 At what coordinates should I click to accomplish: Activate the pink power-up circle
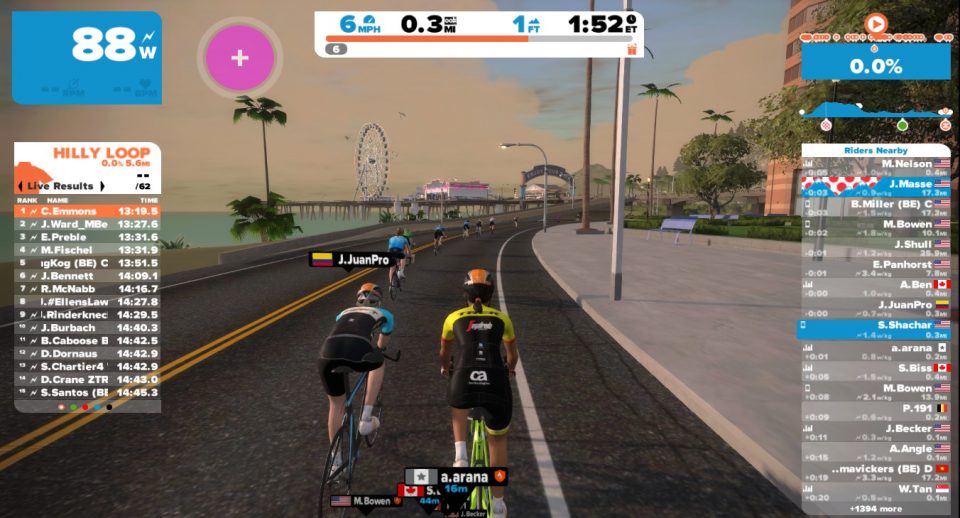pyautogui.click(x=240, y=57)
